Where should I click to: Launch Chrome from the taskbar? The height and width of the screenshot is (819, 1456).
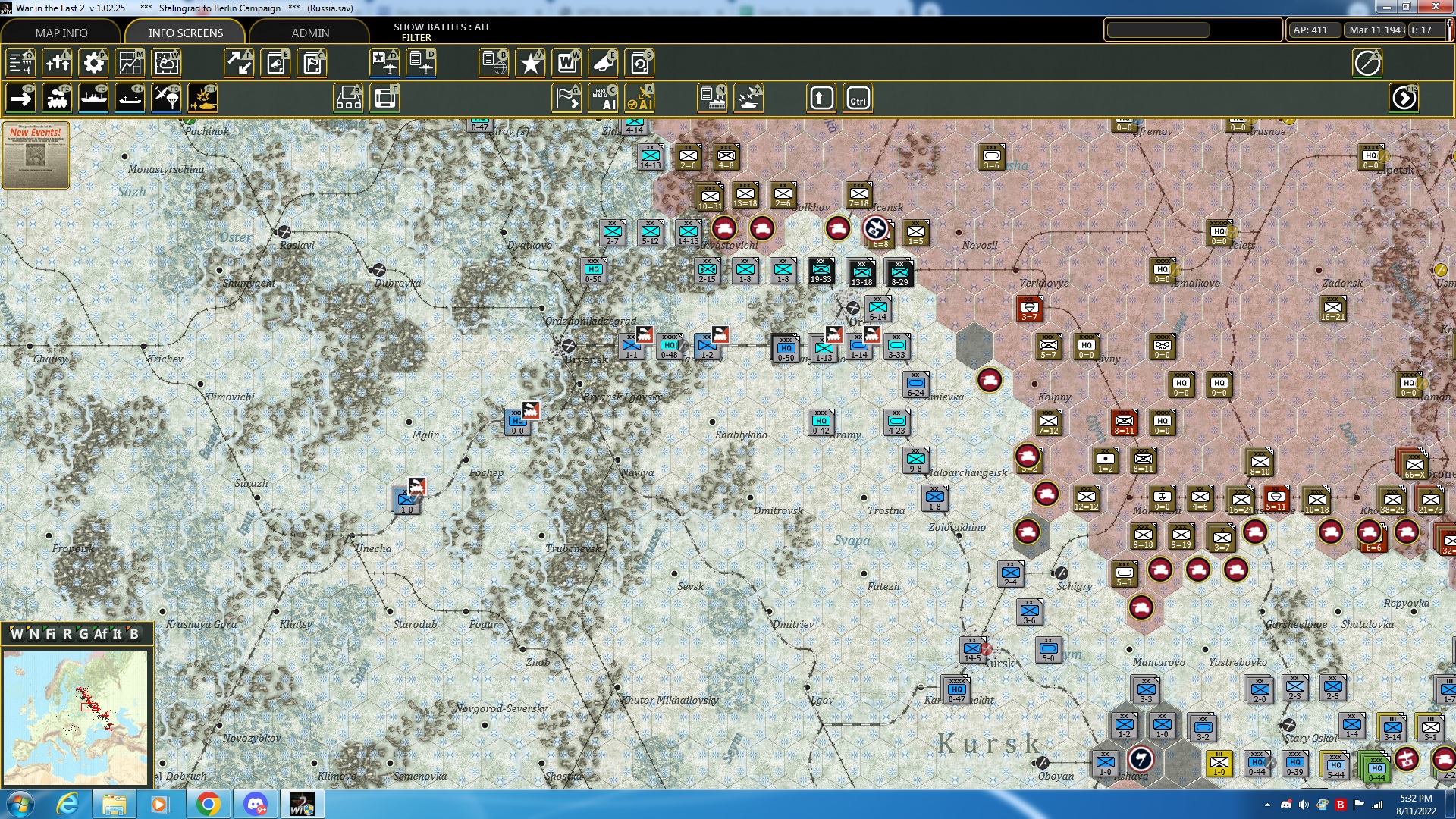[x=209, y=803]
